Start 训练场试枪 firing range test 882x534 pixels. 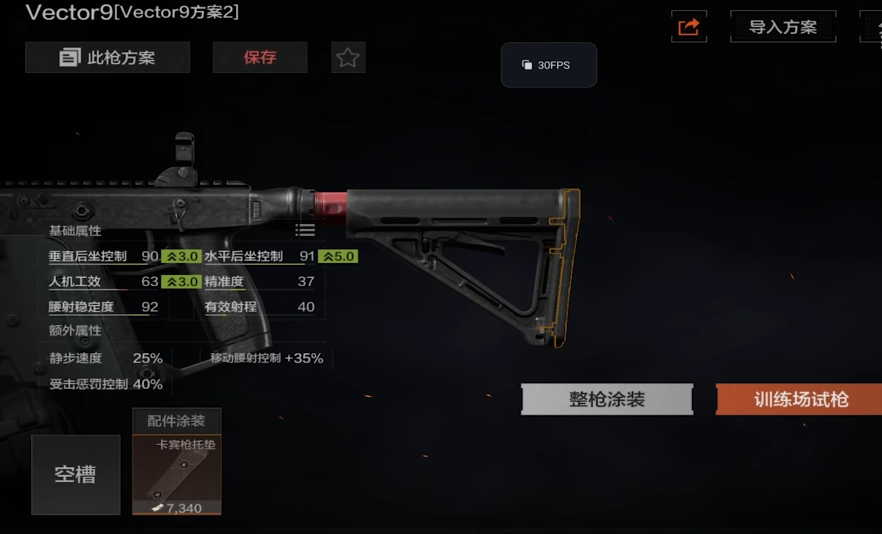point(800,400)
